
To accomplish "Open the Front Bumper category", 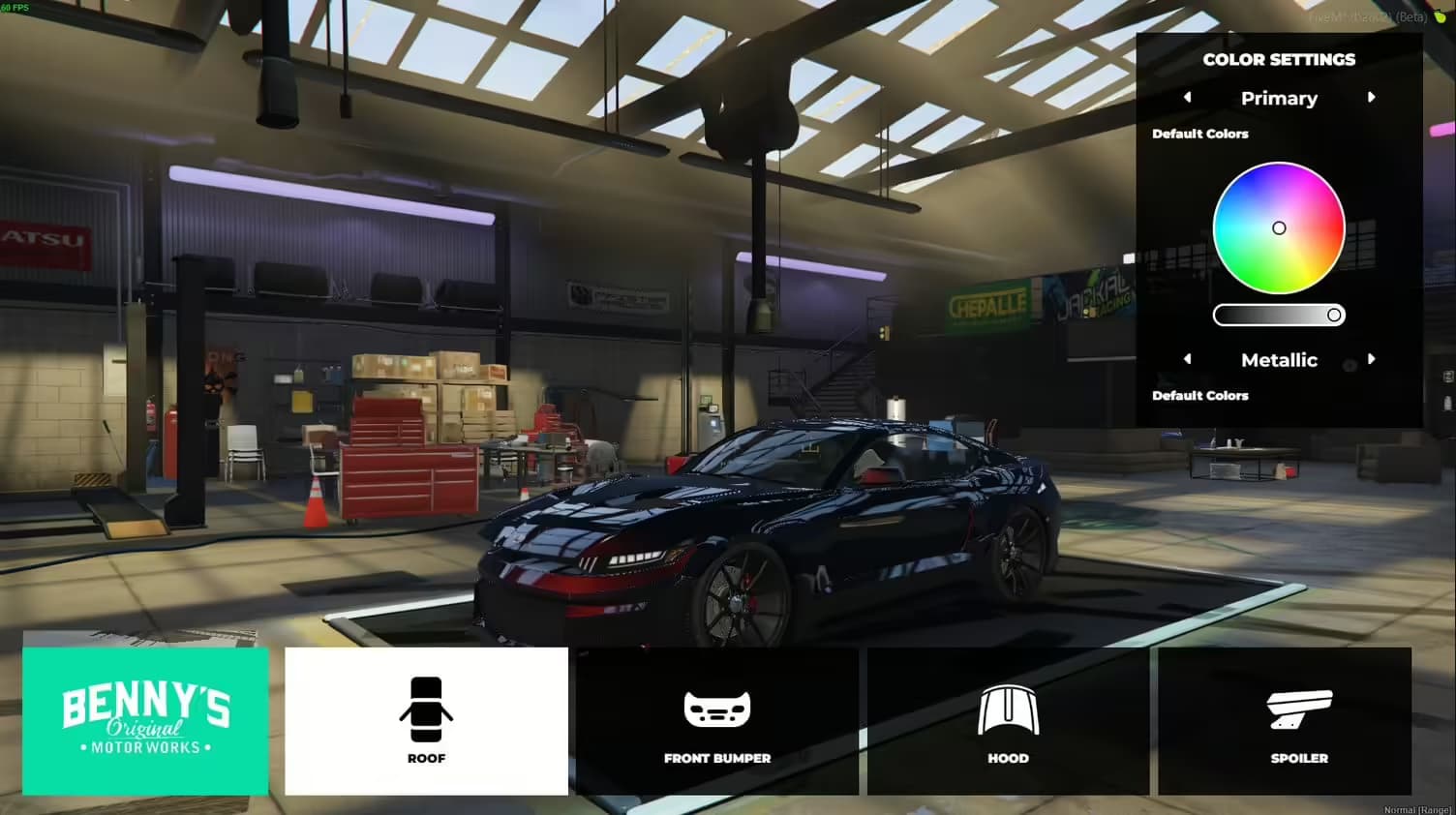I will pyautogui.click(x=716, y=721).
